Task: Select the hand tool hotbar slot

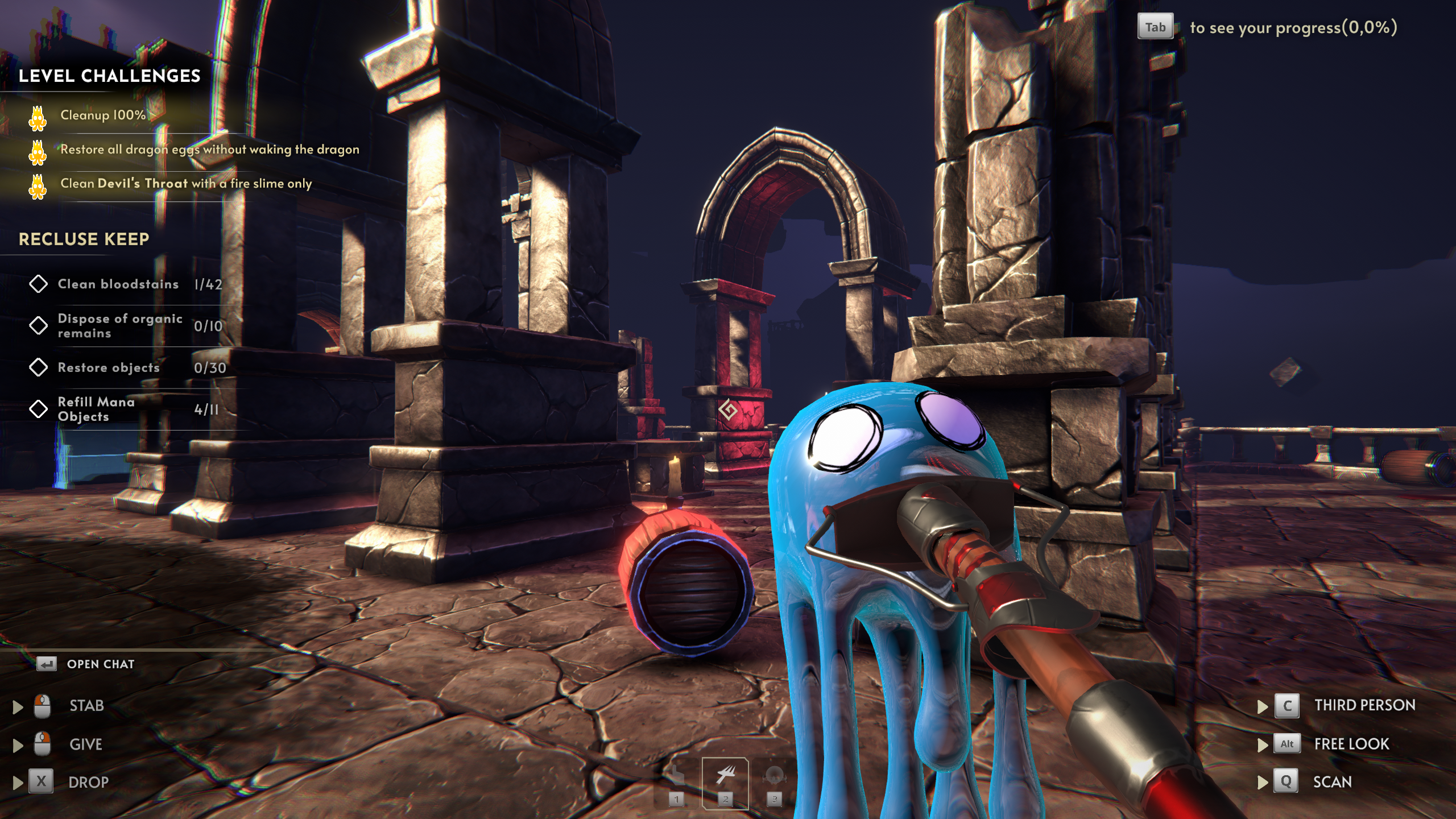Action: [x=676, y=783]
